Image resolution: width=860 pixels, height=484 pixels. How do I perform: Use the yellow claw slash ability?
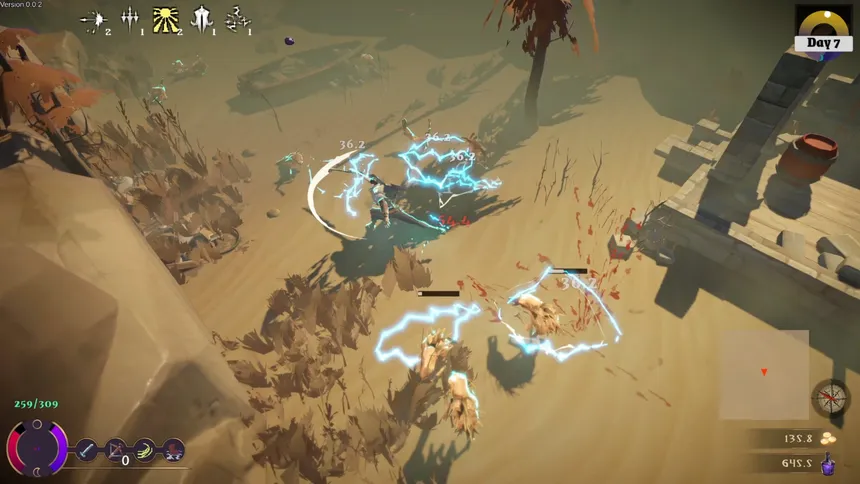point(145,450)
